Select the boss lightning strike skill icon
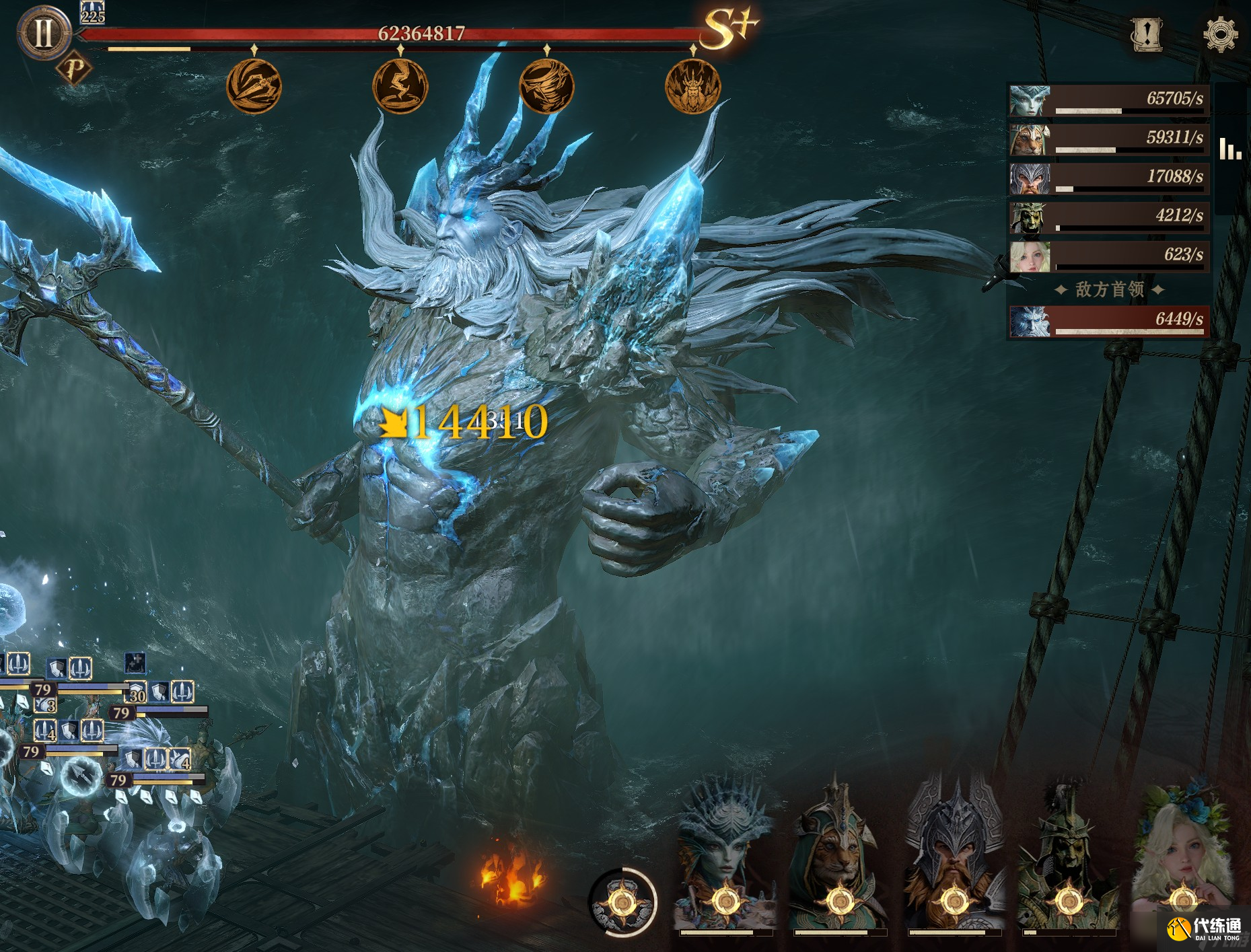This screenshot has width=1251, height=952. pos(400,86)
